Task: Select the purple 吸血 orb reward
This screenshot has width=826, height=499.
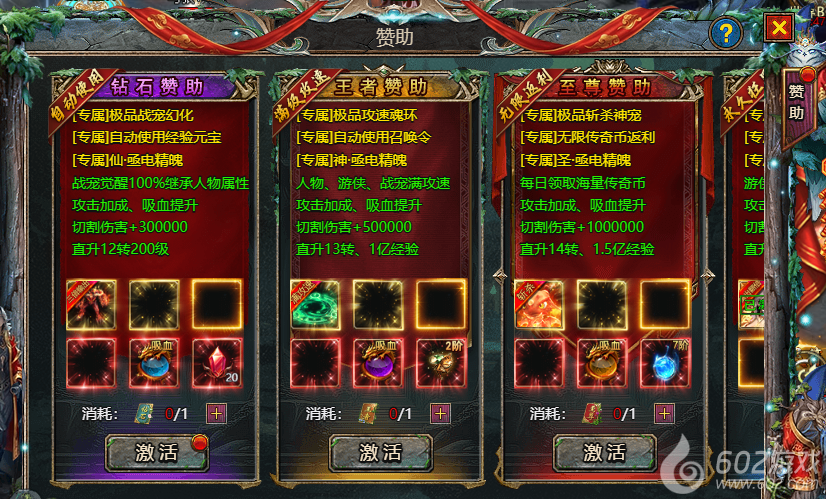Action: point(378,363)
